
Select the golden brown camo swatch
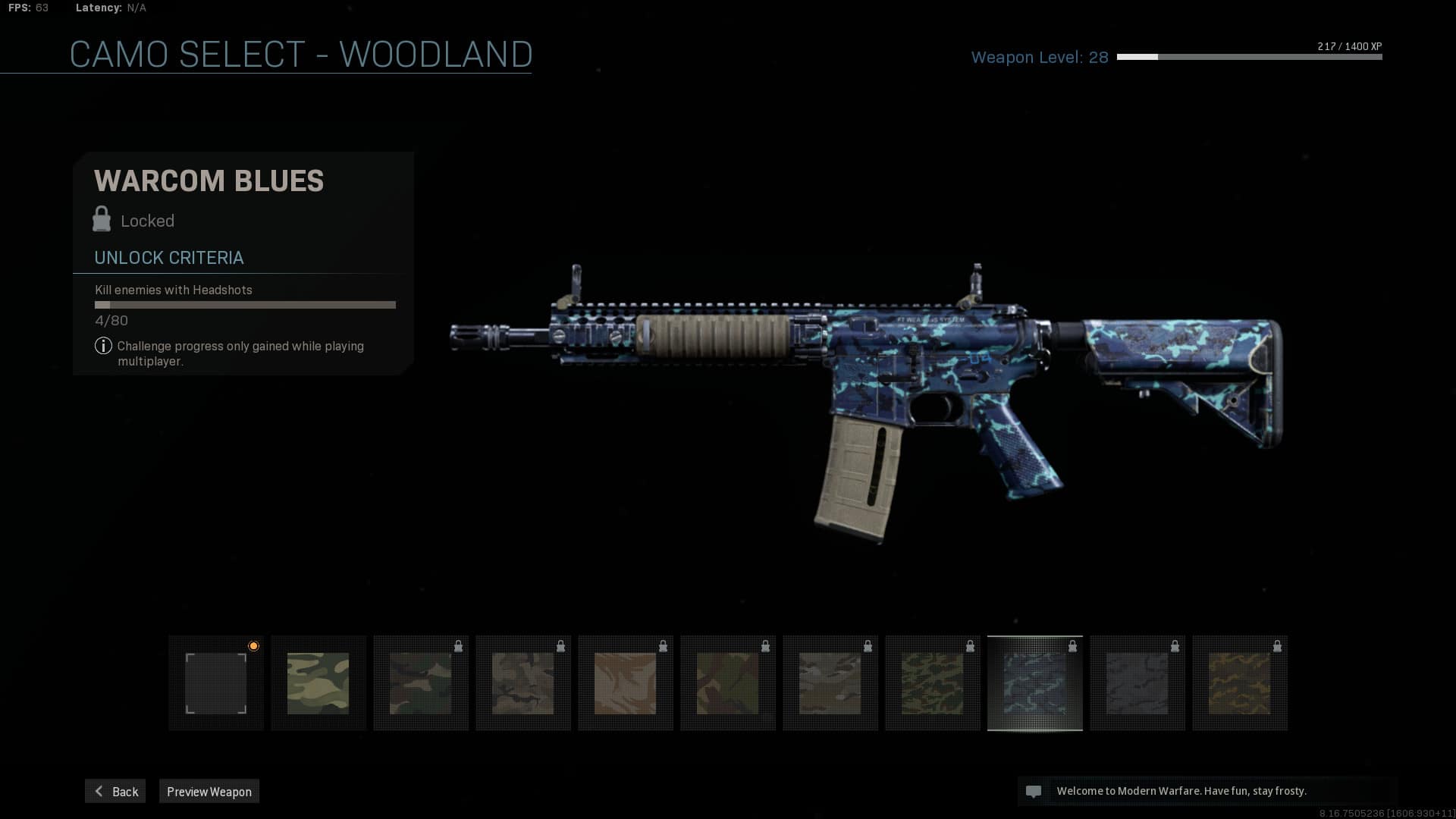pos(1240,683)
